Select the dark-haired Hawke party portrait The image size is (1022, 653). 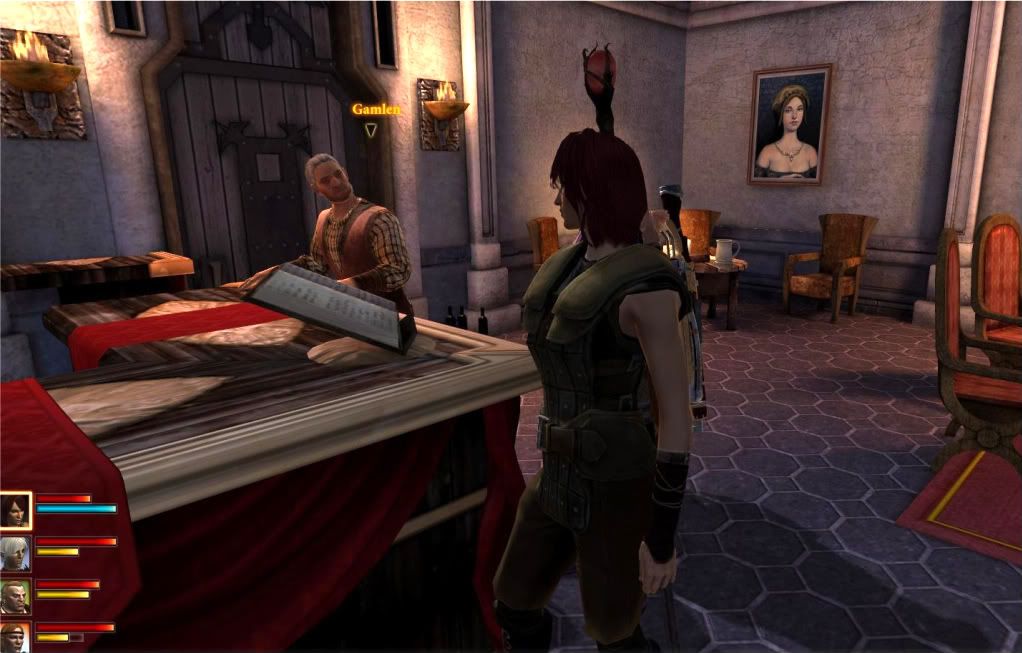(x=16, y=509)
